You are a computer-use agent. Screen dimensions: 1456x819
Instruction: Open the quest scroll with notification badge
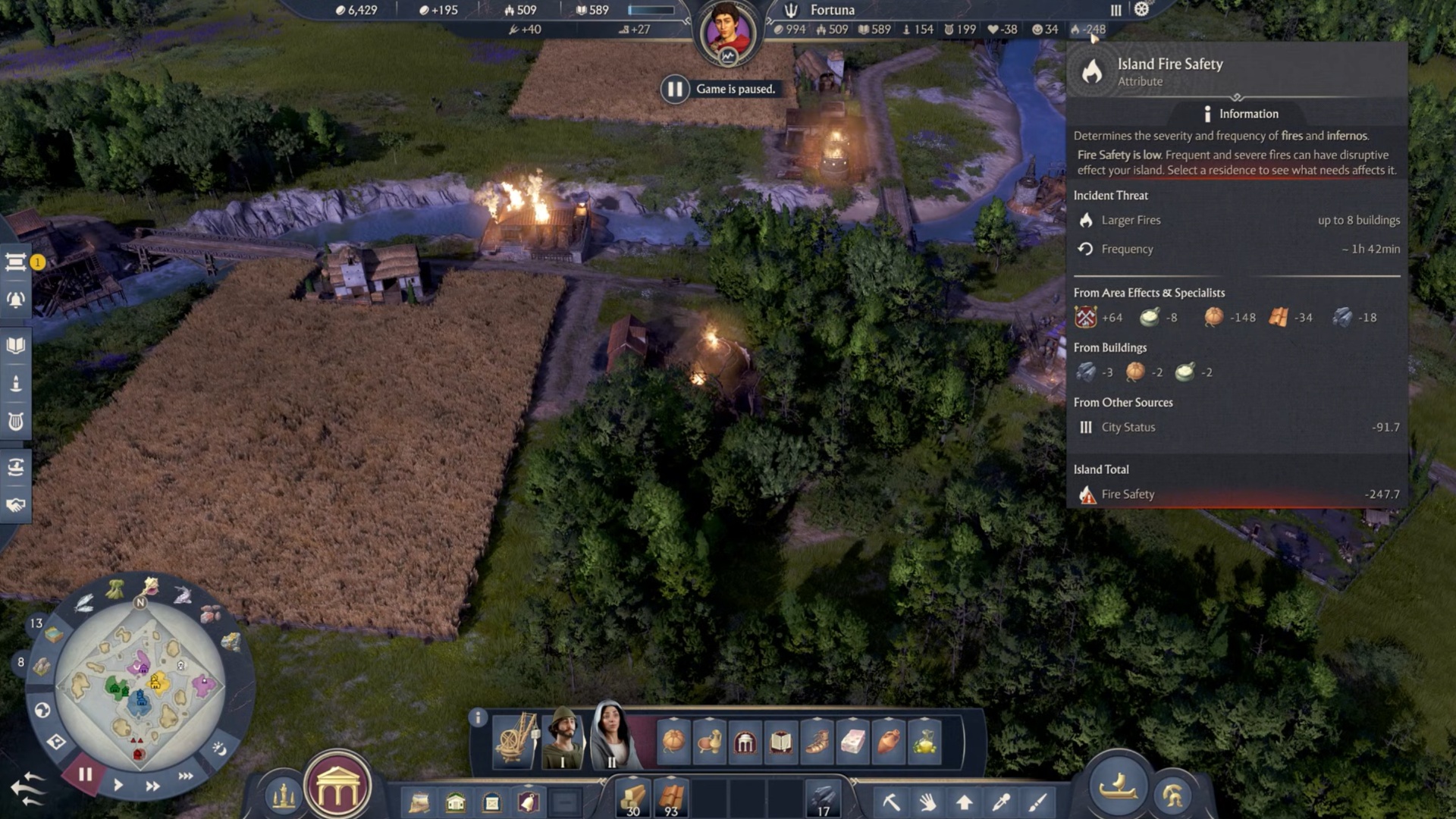coord(16,262)
